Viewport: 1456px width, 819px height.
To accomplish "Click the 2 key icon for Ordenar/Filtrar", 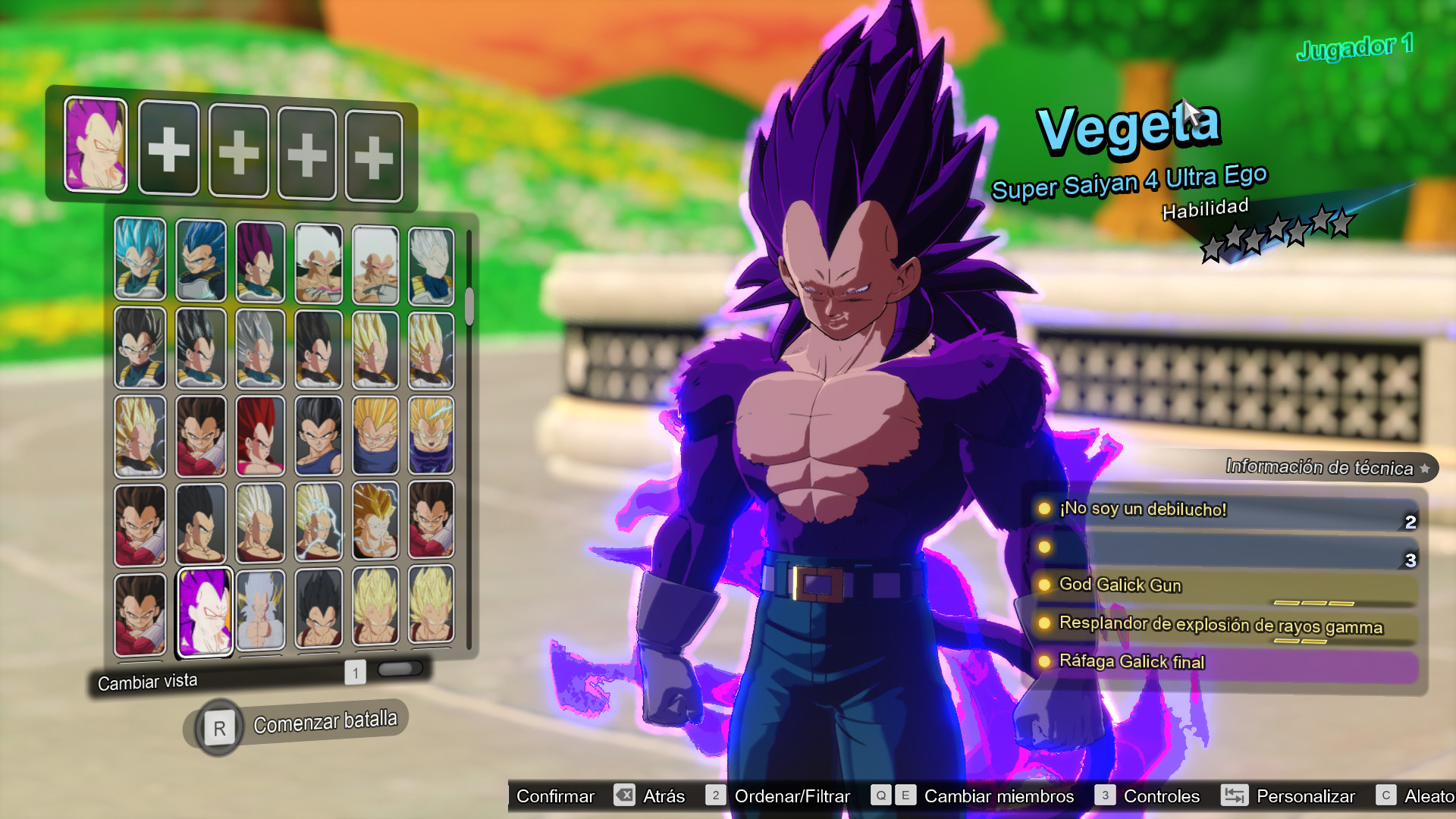I will 714,796.
